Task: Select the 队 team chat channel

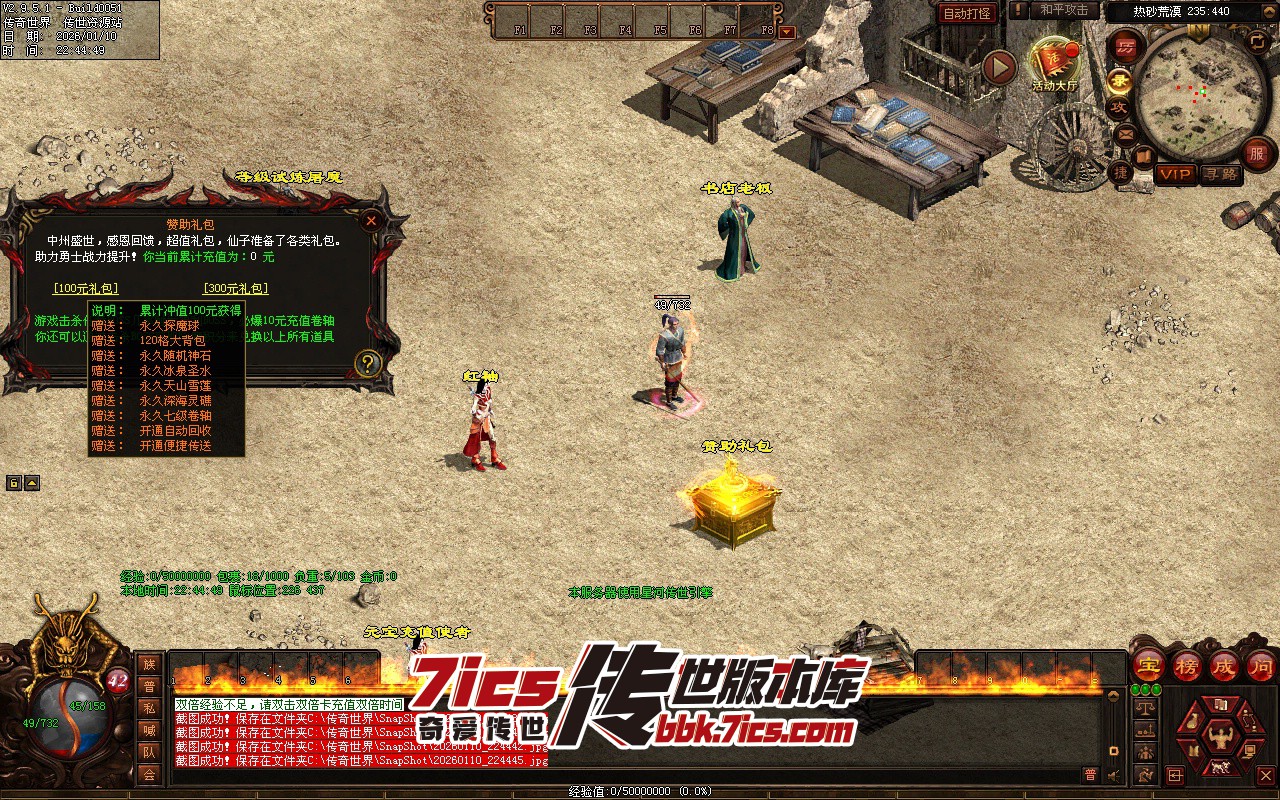Action: 149,751
